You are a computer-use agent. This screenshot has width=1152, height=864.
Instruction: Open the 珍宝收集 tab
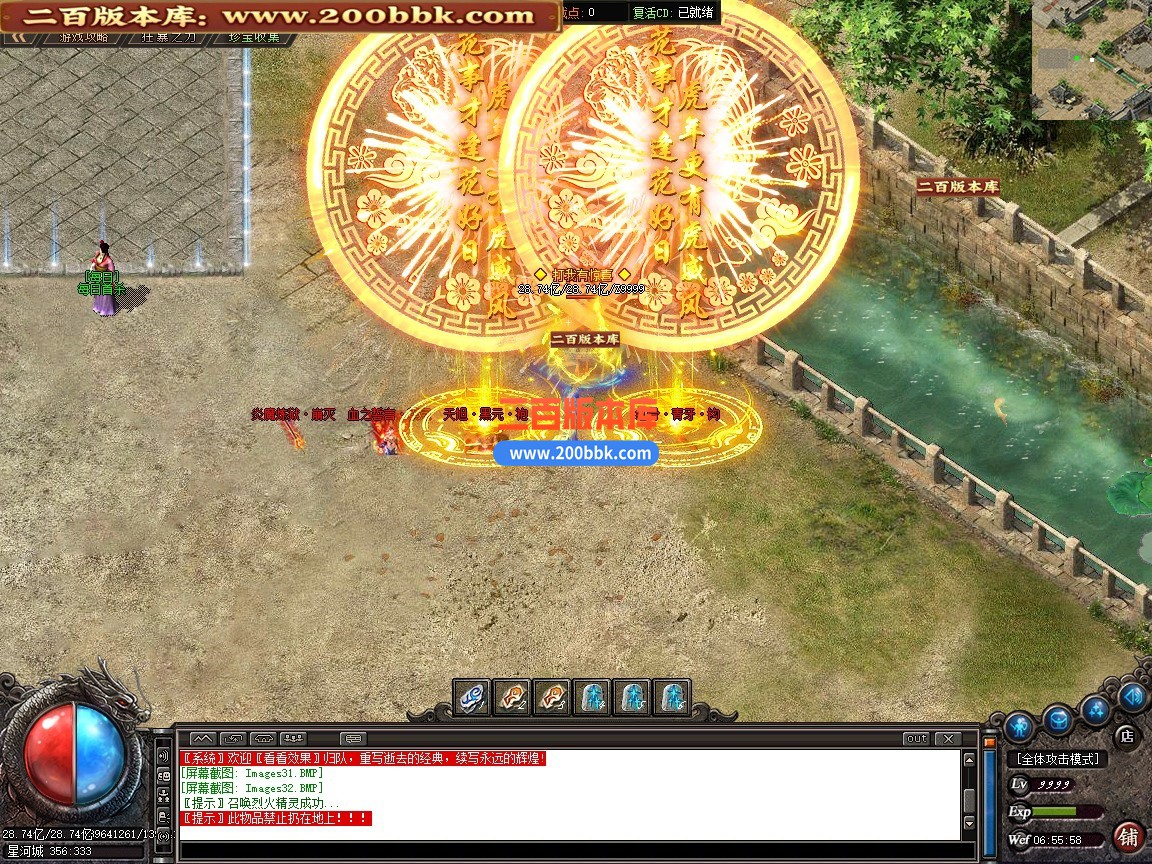[x=254, y=37]
